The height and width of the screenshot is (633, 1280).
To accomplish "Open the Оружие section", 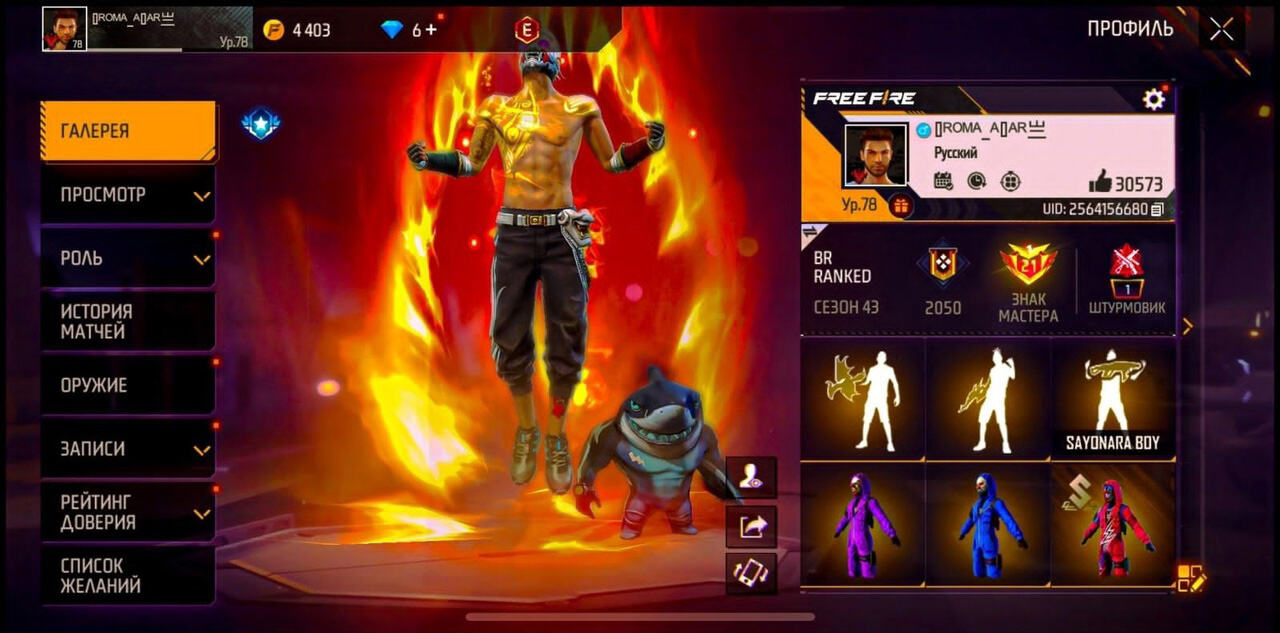I will coord(128,385).
